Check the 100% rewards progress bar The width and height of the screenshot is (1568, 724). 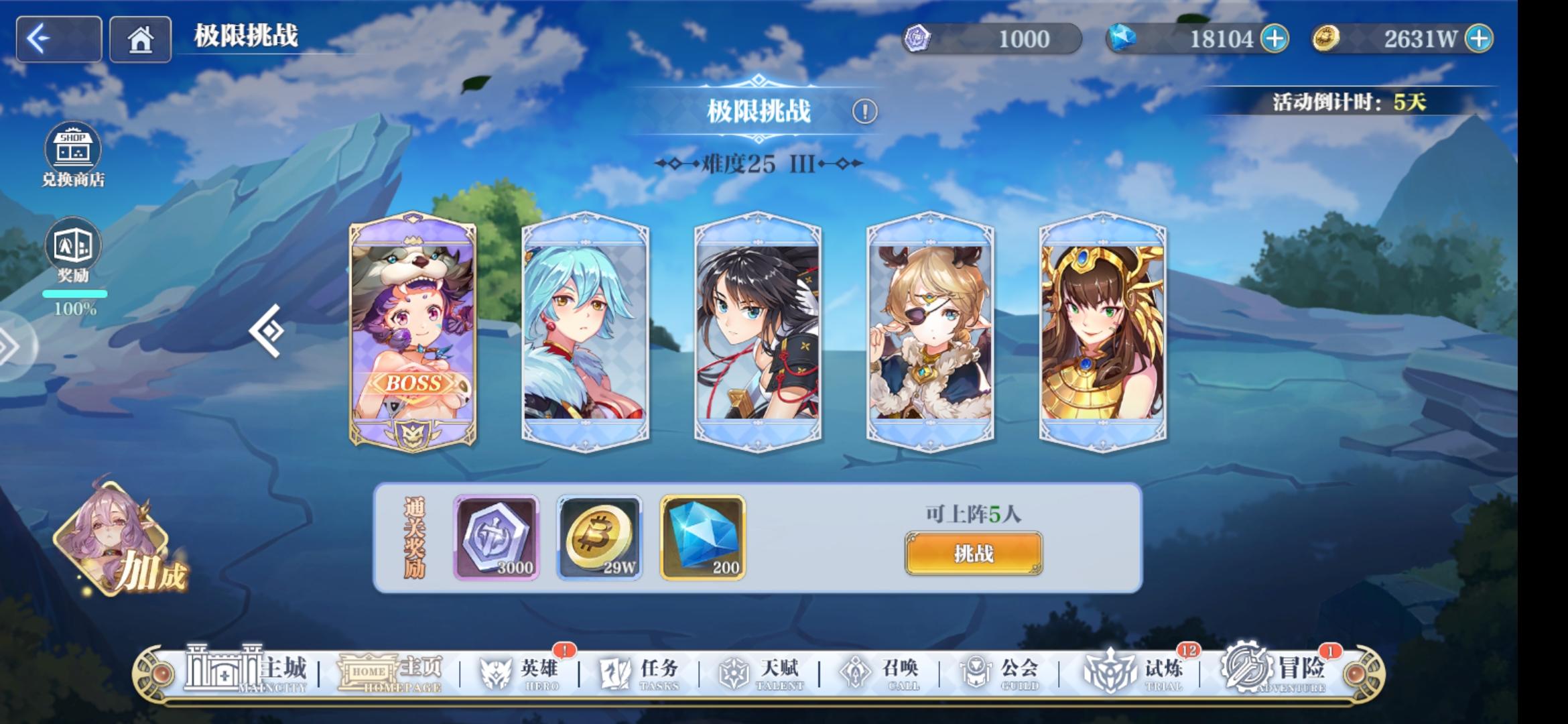(74, 293)
